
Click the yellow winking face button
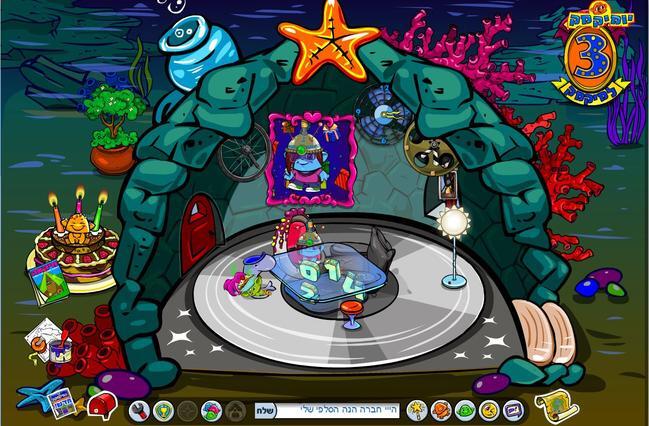tap(489, 410)
